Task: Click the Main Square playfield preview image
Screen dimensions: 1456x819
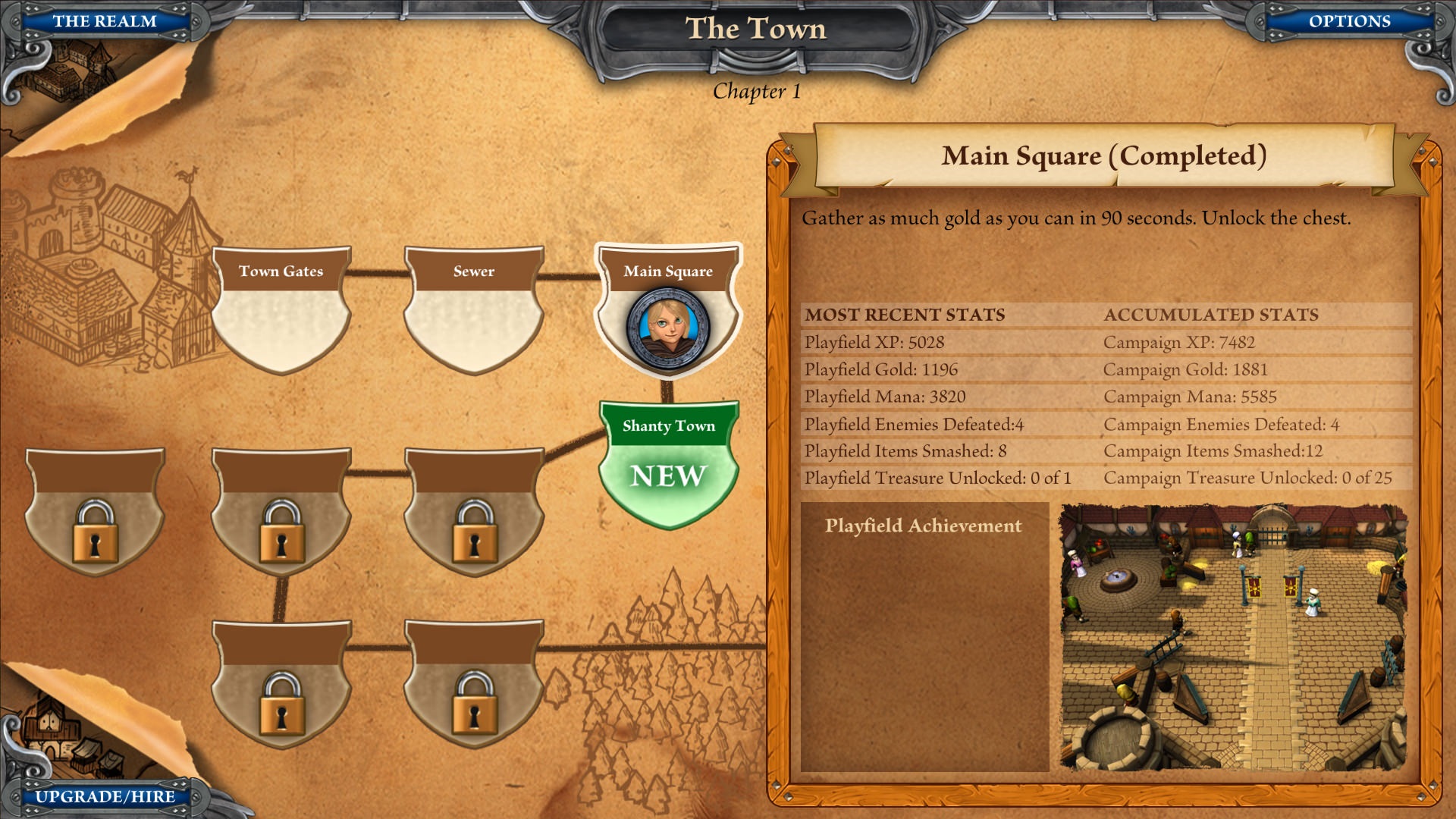Action: point(1233,637)
